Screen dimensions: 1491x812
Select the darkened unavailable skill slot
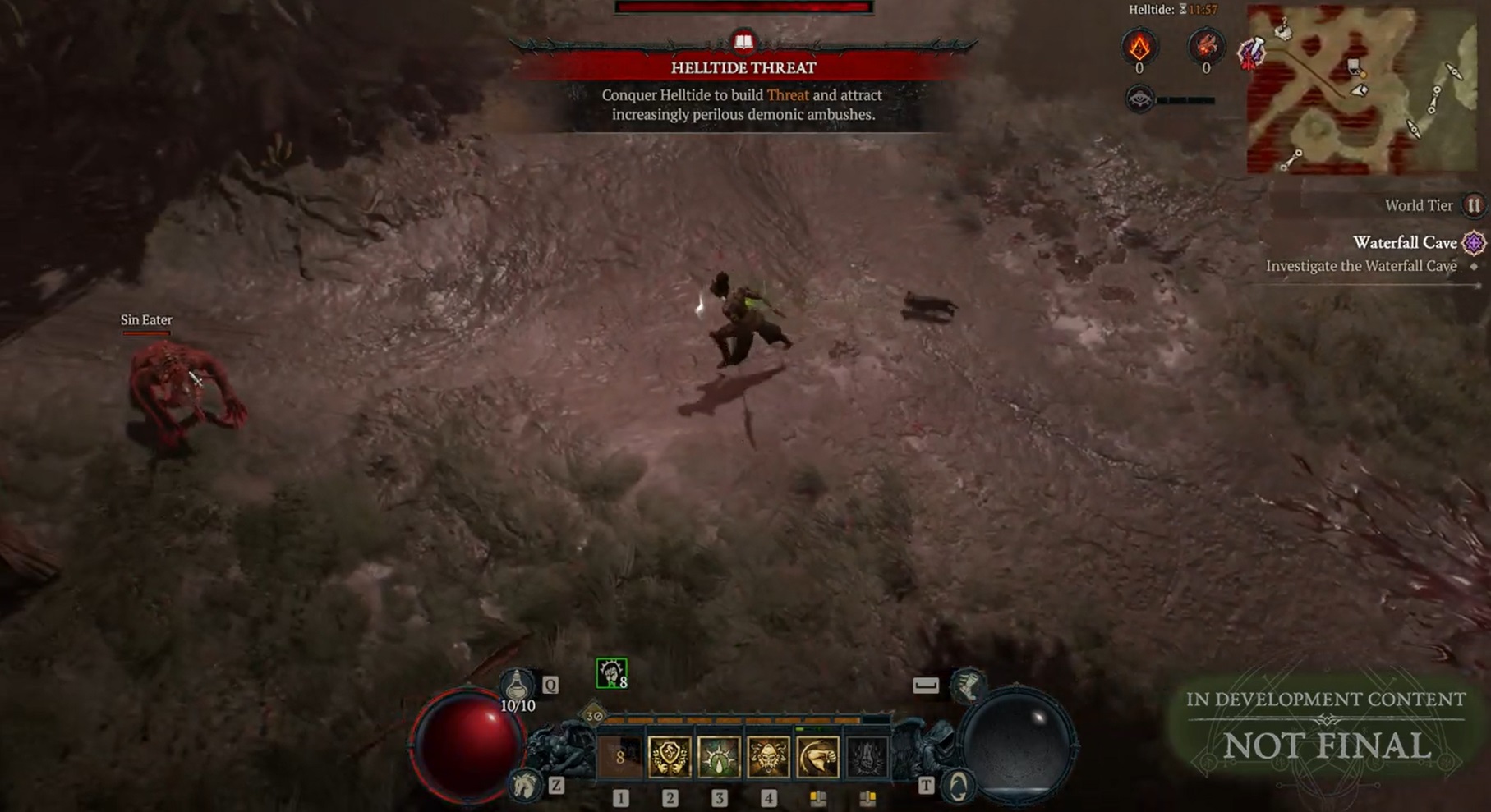[867, 757]
